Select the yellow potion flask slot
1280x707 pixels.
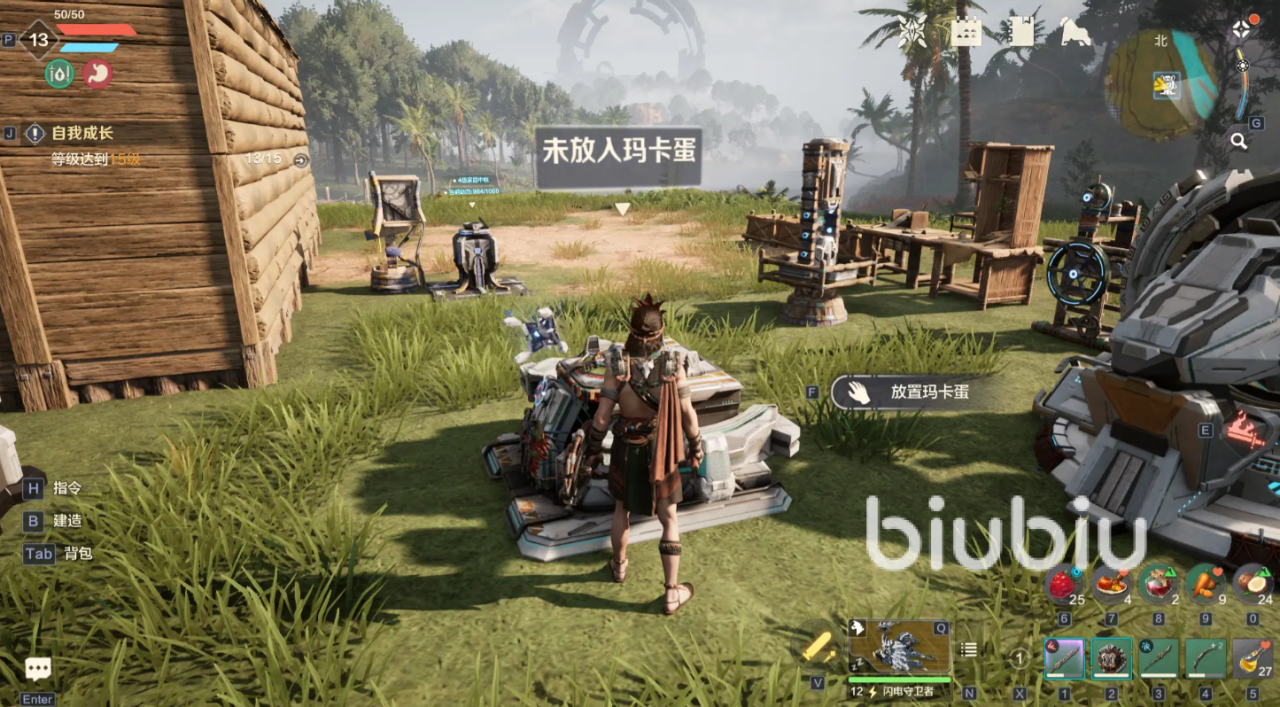(1252, 659)
